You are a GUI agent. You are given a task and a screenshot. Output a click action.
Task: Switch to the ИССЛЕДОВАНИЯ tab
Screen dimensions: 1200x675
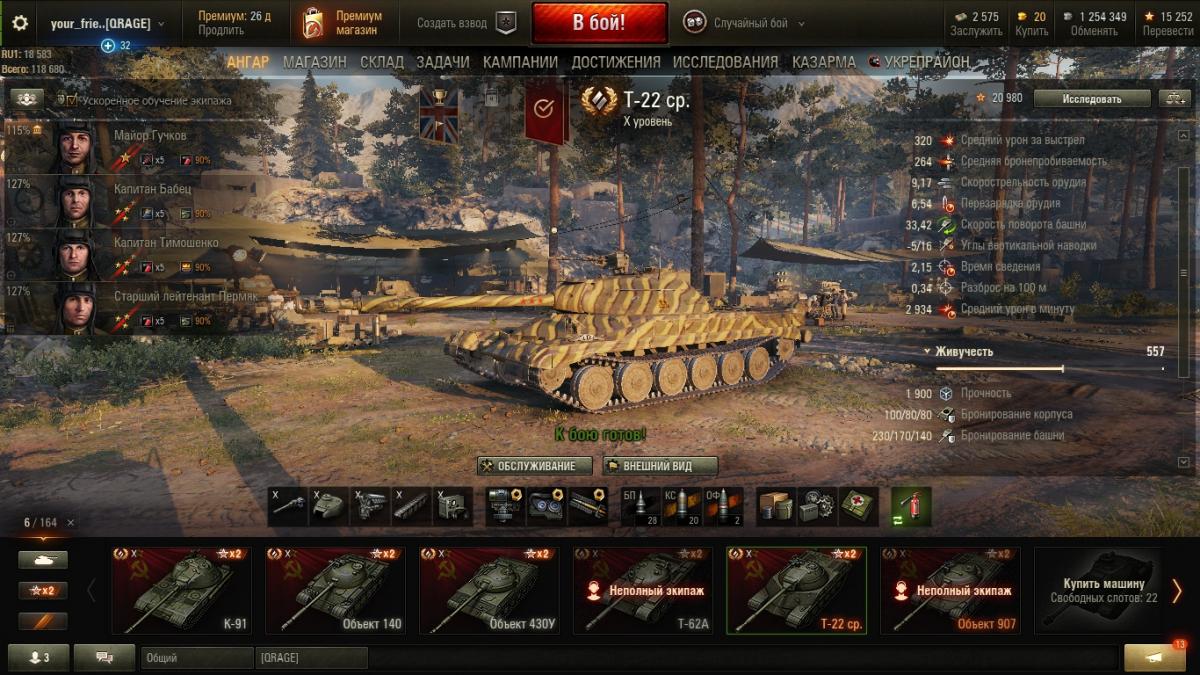725,62
